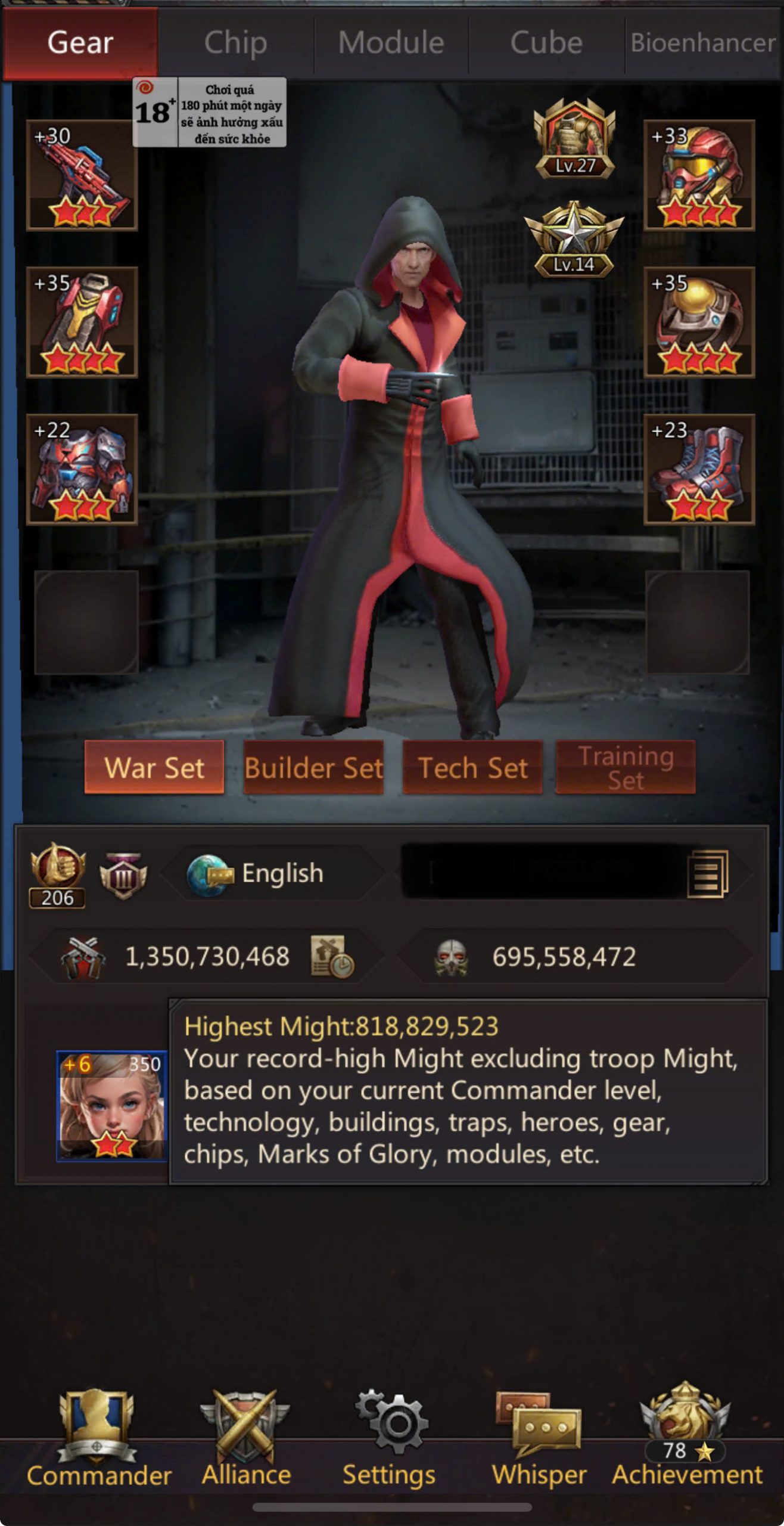Open the Lv.14 star badge

pyautogui.click(x=574, y=240)
